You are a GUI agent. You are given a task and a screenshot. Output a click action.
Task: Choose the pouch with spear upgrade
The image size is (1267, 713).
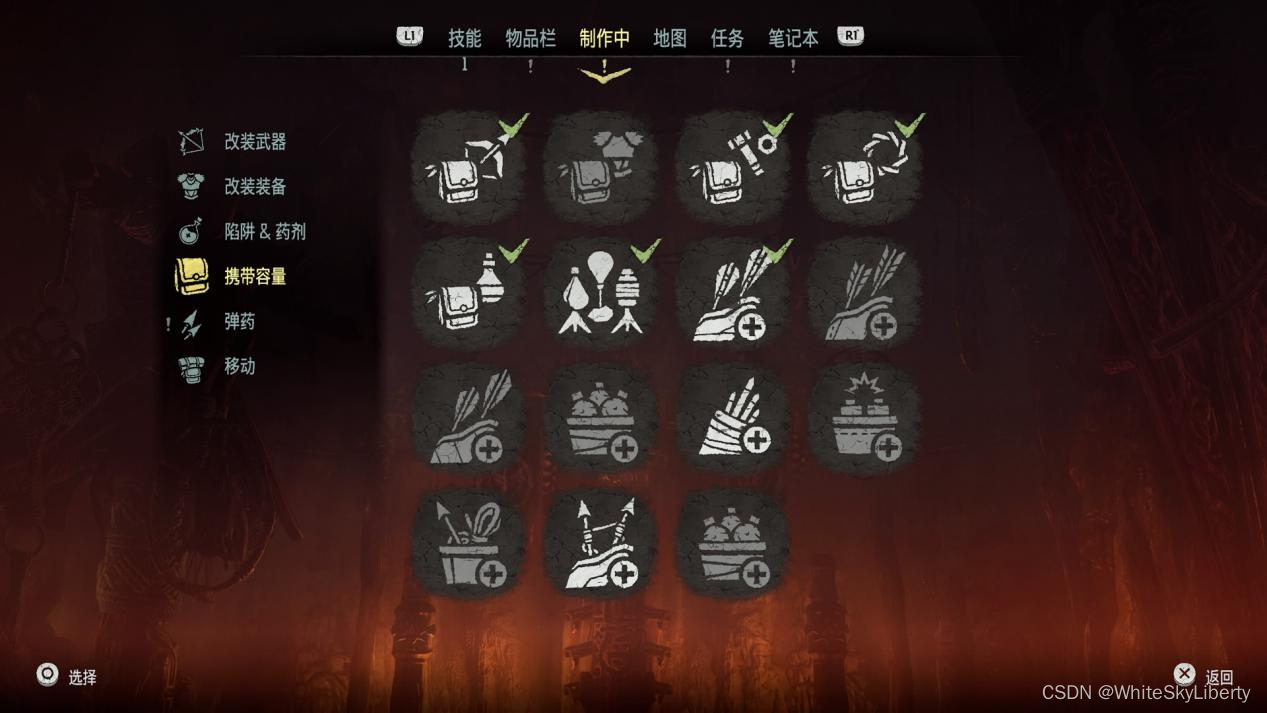[x=468, y=167]
